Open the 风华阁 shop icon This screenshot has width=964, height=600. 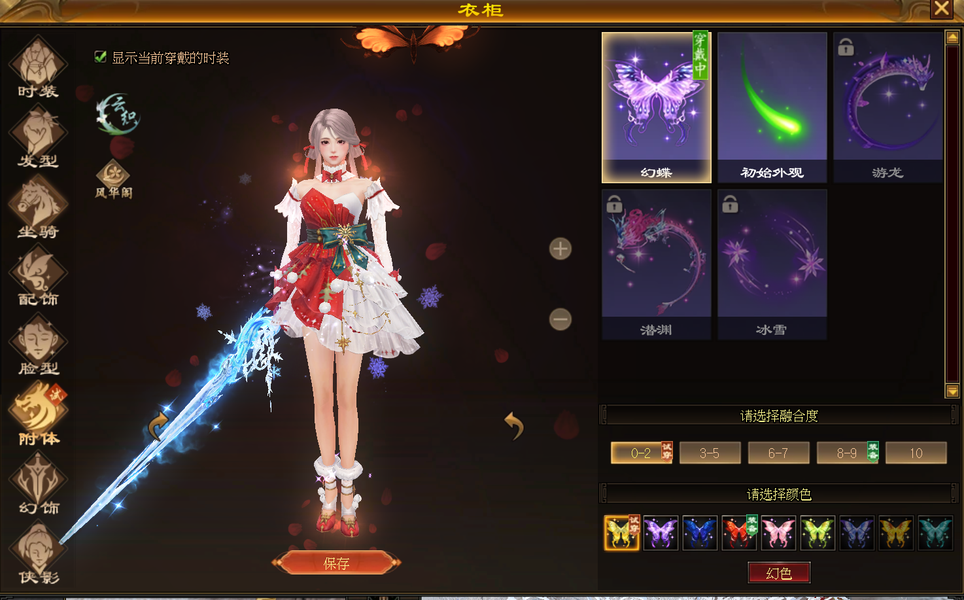click(112, 176)
